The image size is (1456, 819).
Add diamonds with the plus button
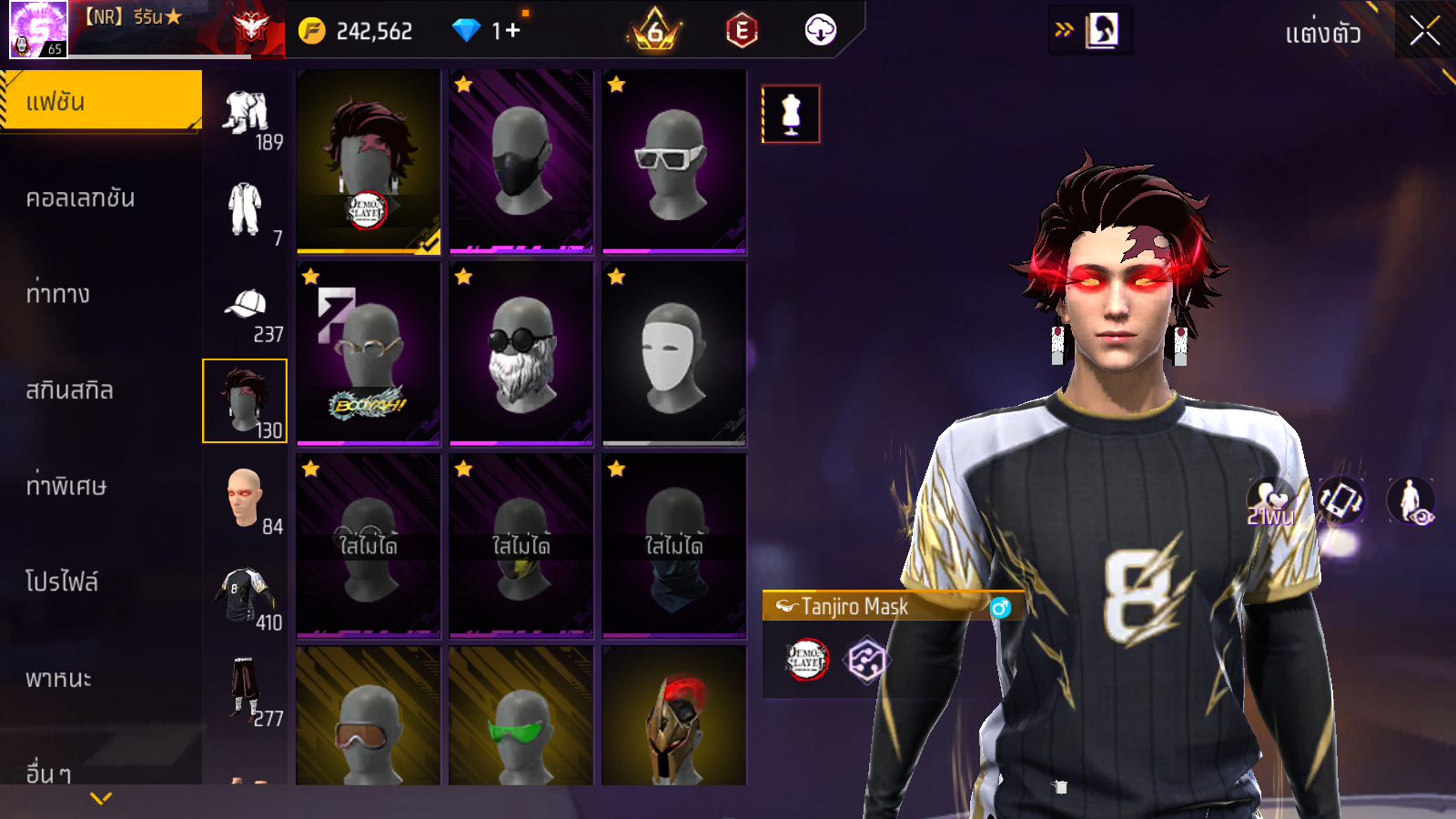click(x=512, y=31)
